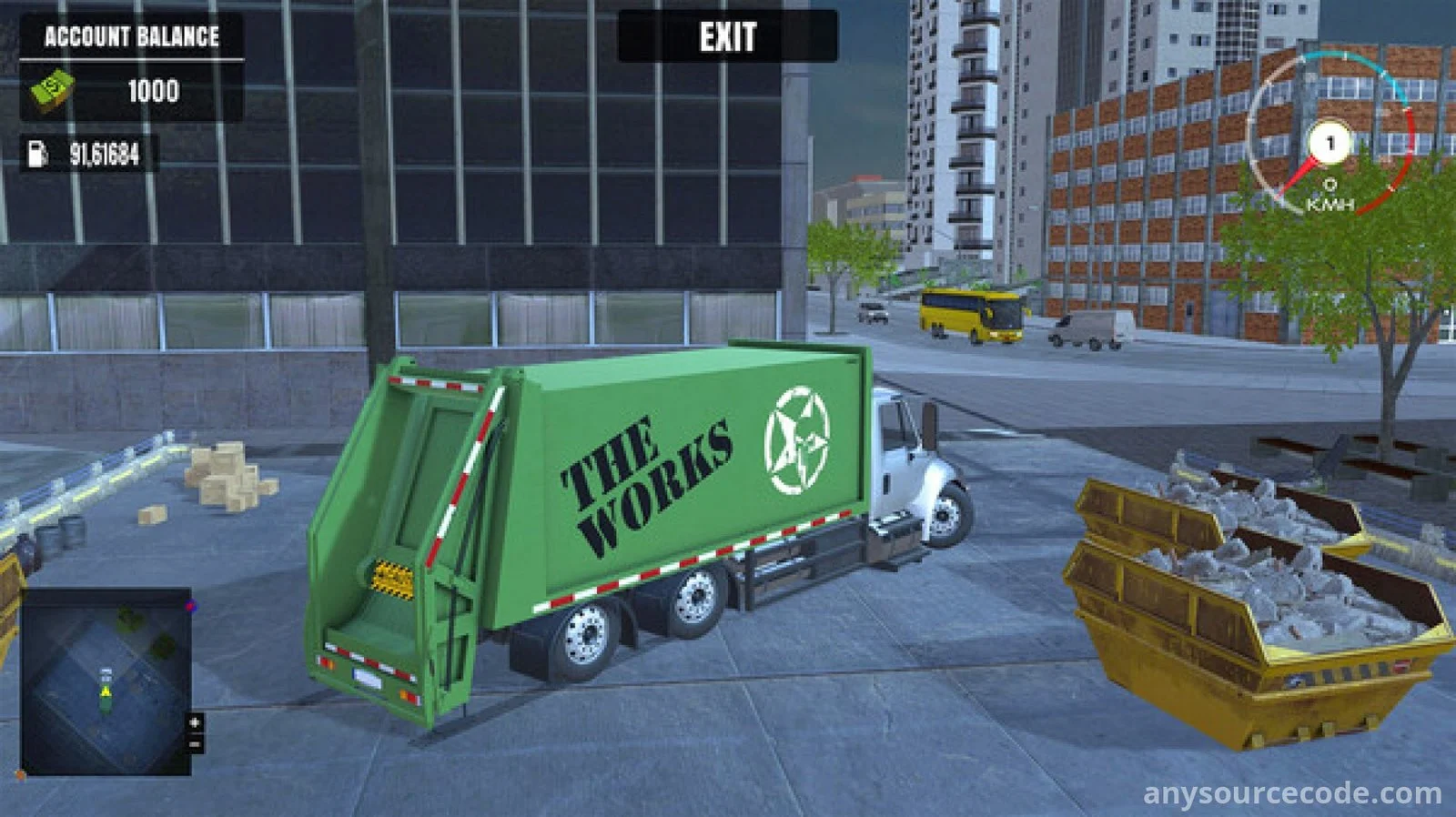The height and width of the screenshot is (817, 1456).
Task: Open the minimap
Action: (106, 681)
